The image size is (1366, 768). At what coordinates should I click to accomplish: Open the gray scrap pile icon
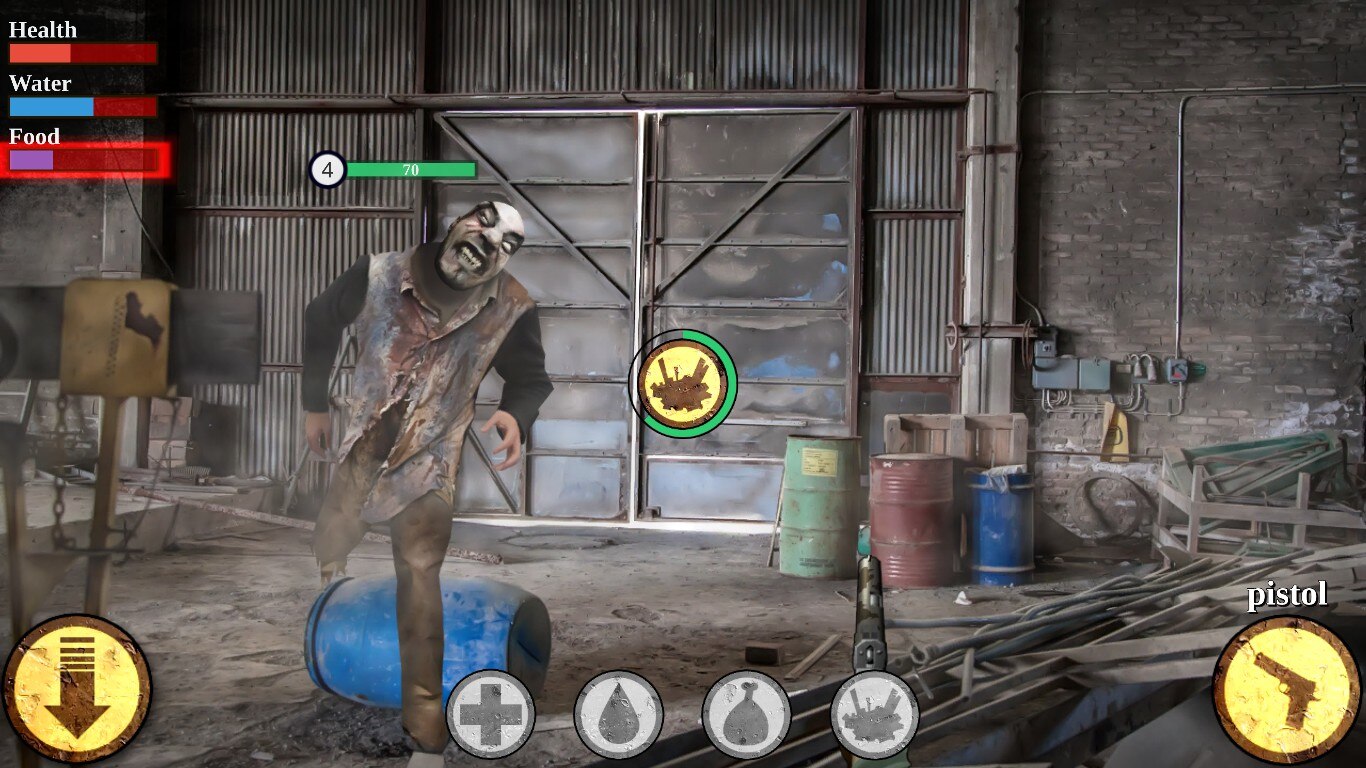click(x=874, y=714)
